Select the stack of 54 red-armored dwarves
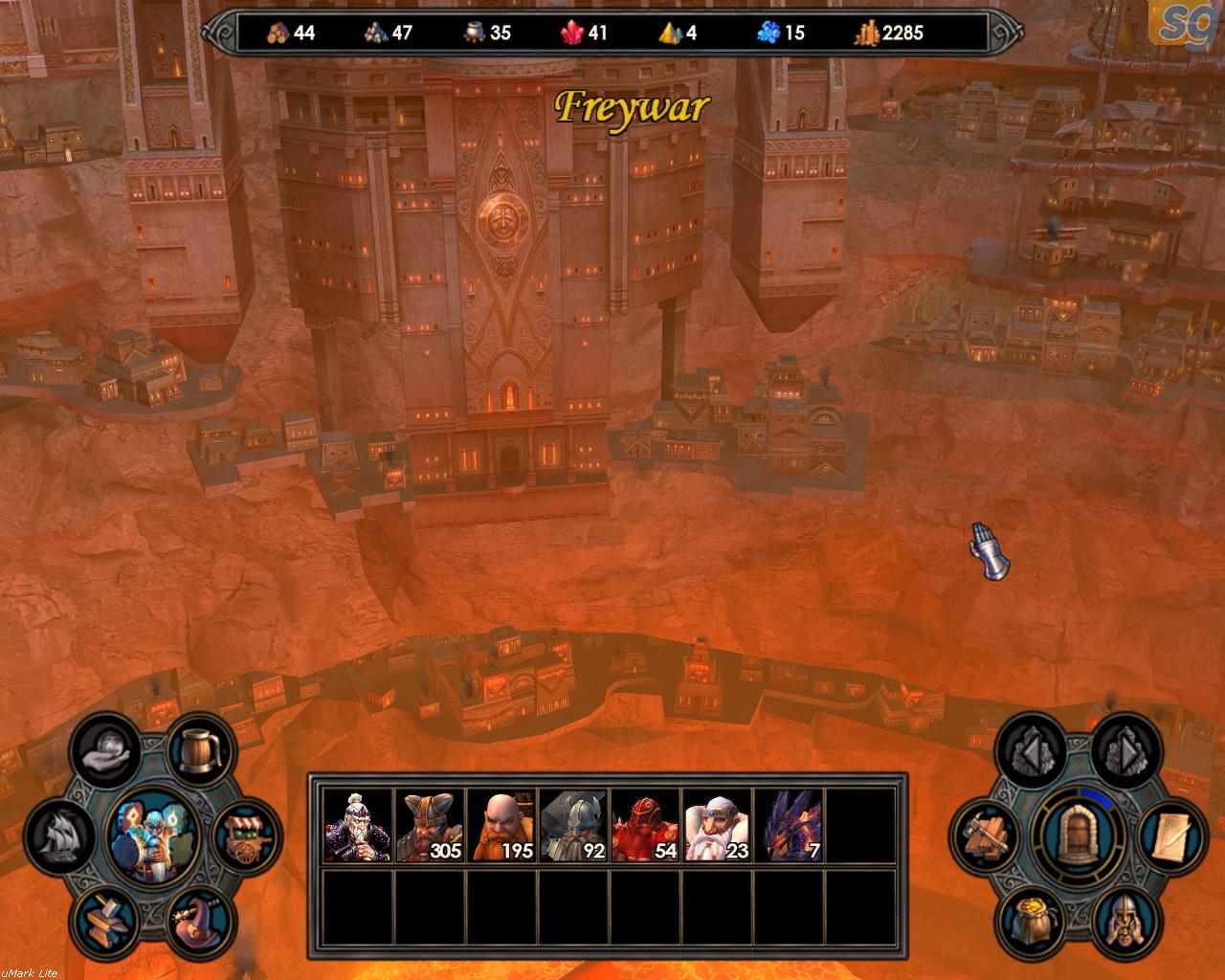Viewport: 1225px width, 980px height. coord(646,825)
